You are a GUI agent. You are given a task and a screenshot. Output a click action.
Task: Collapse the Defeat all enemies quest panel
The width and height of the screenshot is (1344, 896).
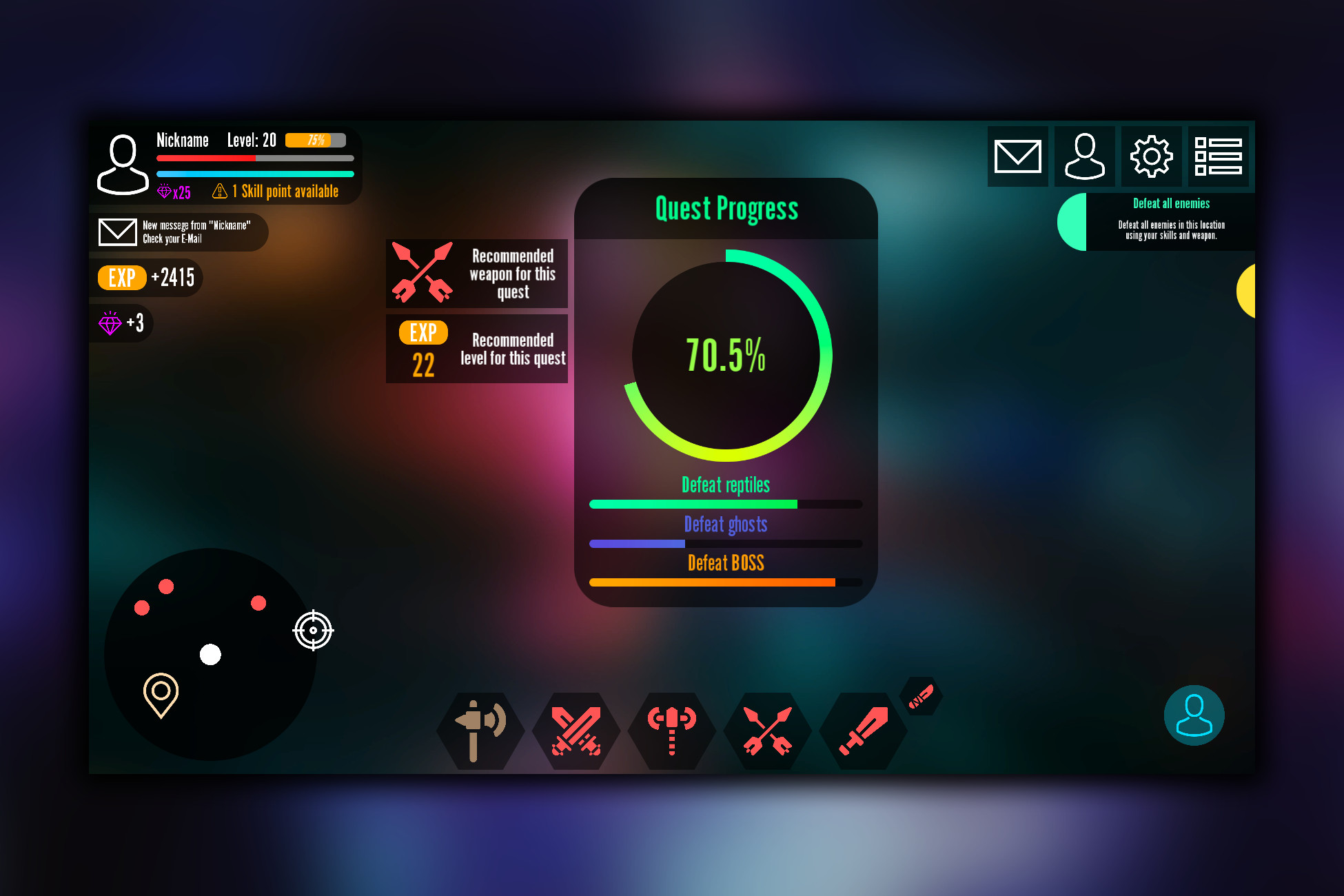[1072, 223]
